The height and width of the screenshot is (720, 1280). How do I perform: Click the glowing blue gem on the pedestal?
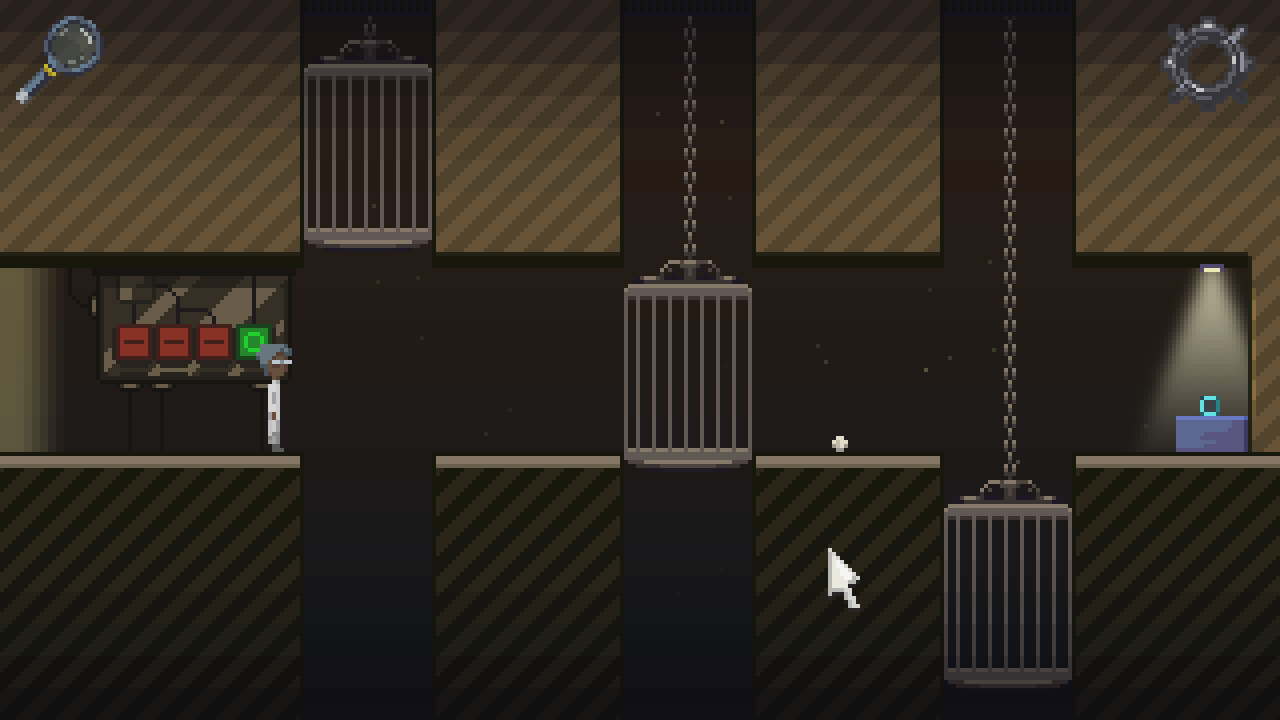point(1210,403)
